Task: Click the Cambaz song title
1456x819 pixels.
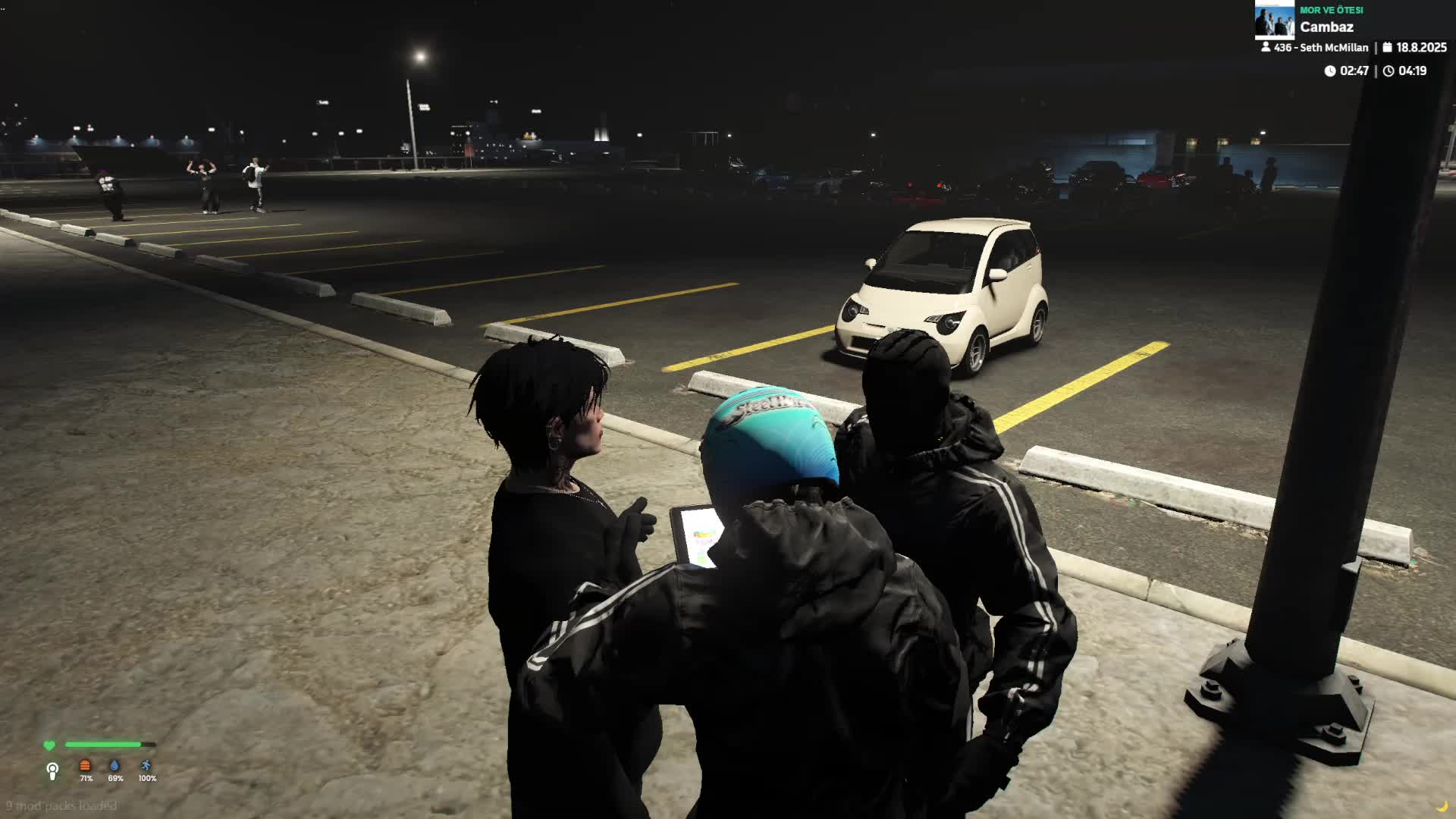Action: pyautogui.click(x=1326, y=27)
